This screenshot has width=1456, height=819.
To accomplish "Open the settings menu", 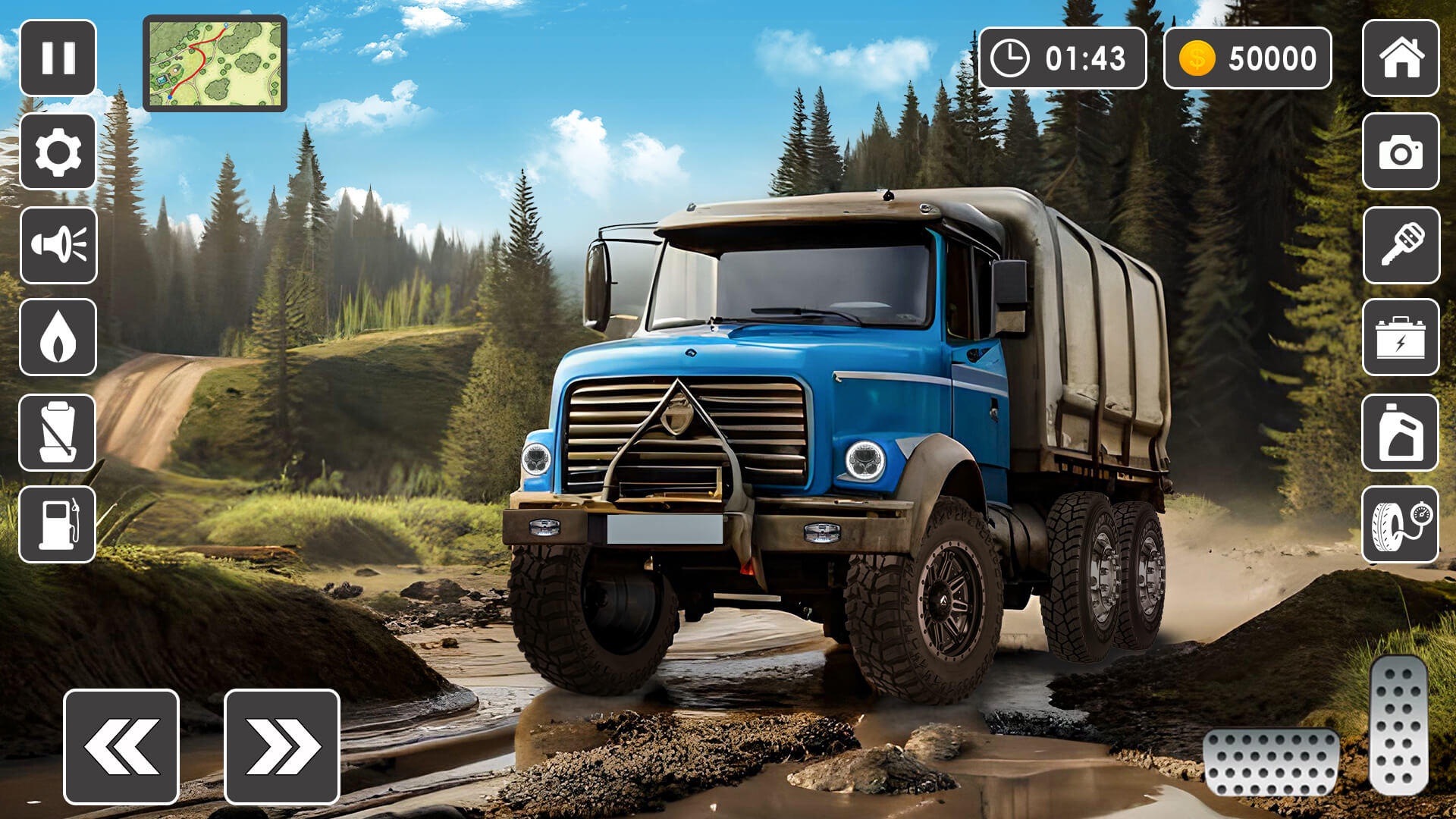I will click(59, 152).
